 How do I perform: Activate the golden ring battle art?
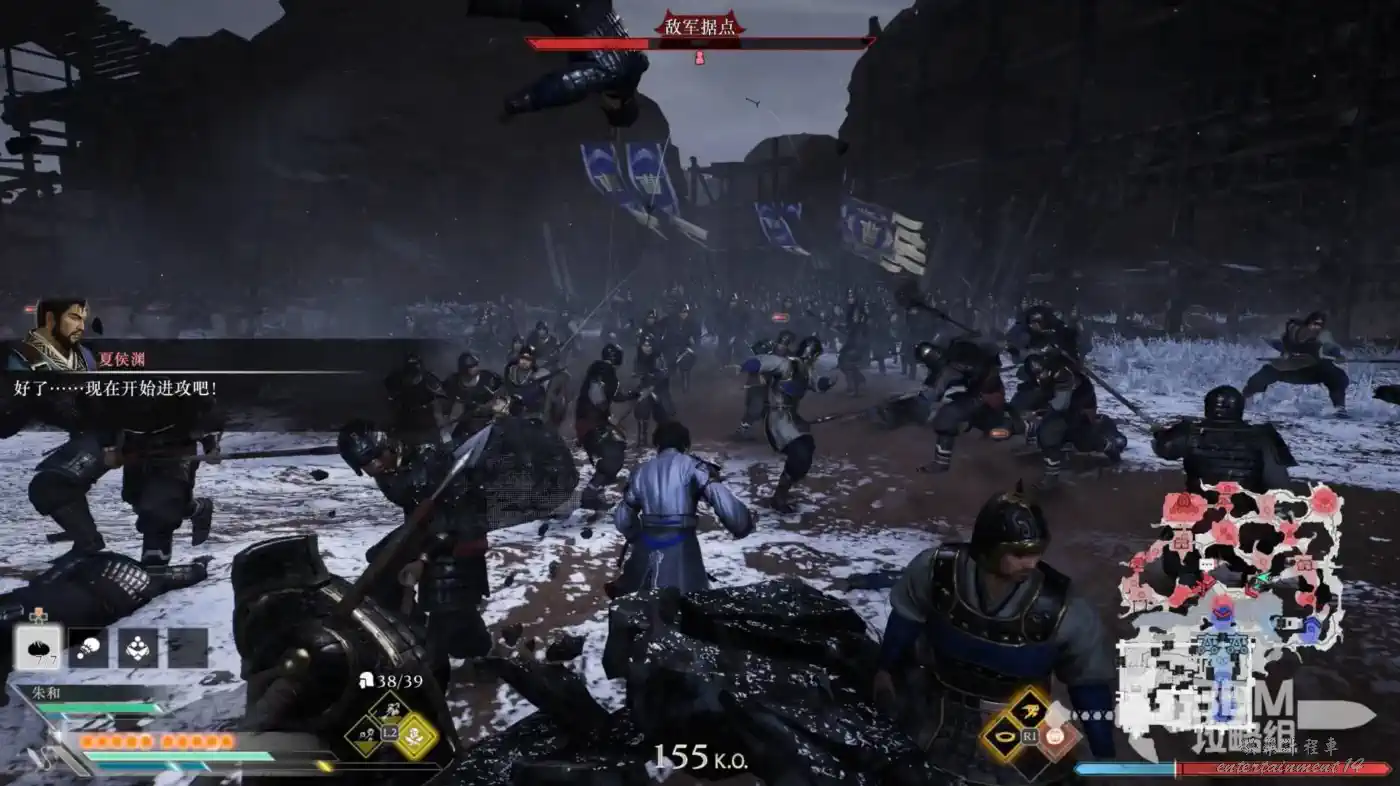1003,738
